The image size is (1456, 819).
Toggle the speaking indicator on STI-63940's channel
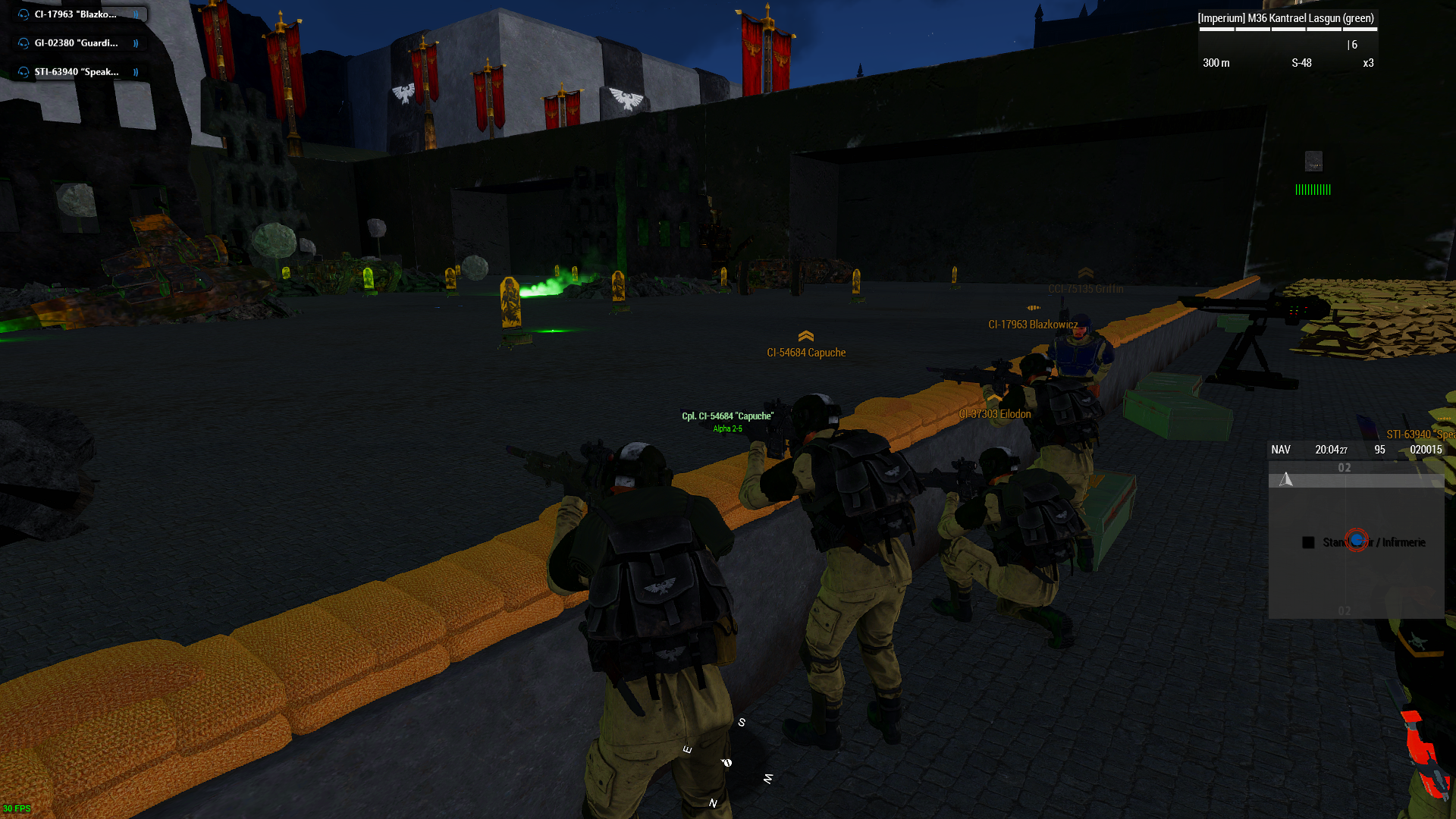click(135, 72)
